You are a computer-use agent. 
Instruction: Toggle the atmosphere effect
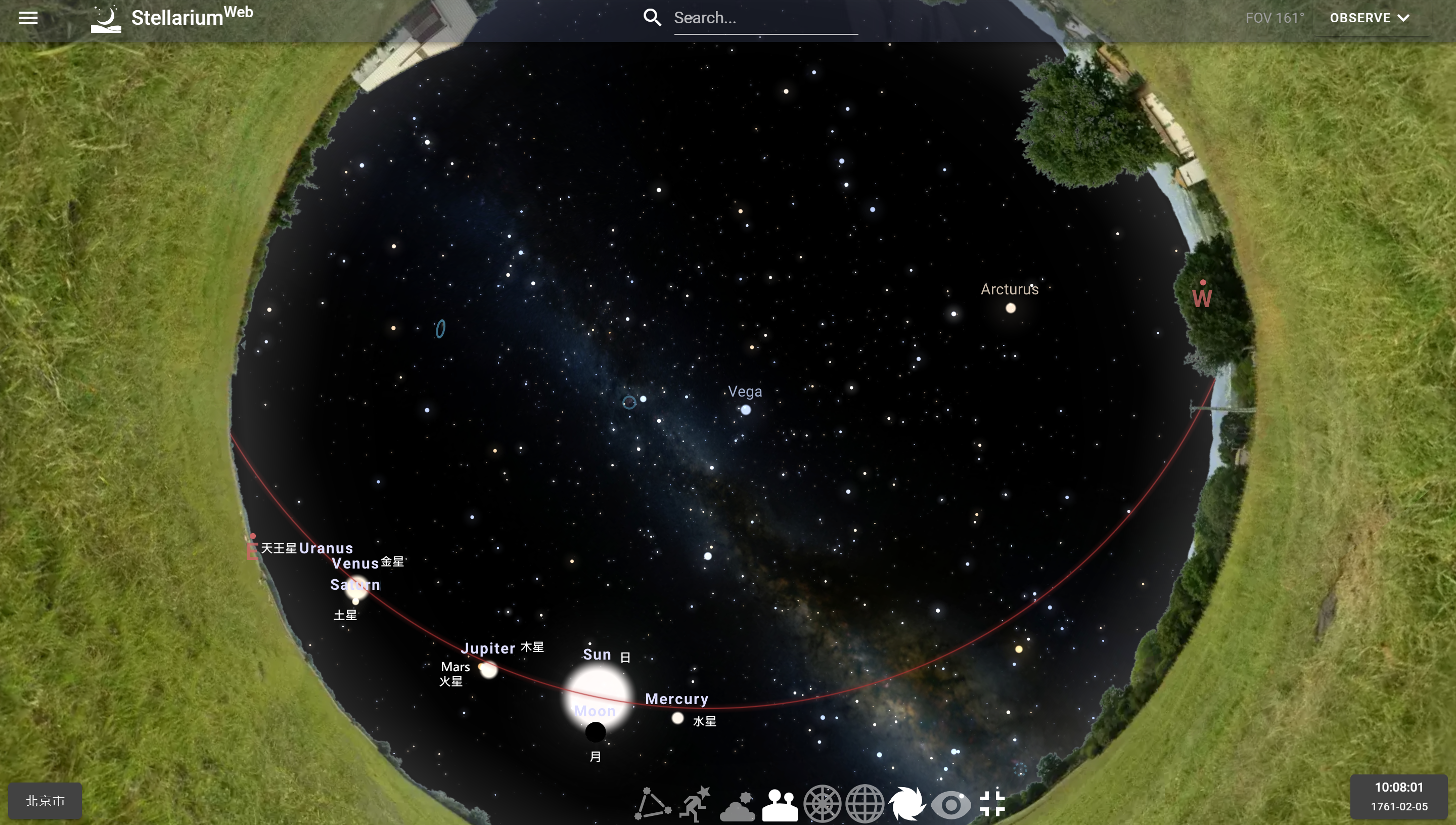click(x=737, y=805)
